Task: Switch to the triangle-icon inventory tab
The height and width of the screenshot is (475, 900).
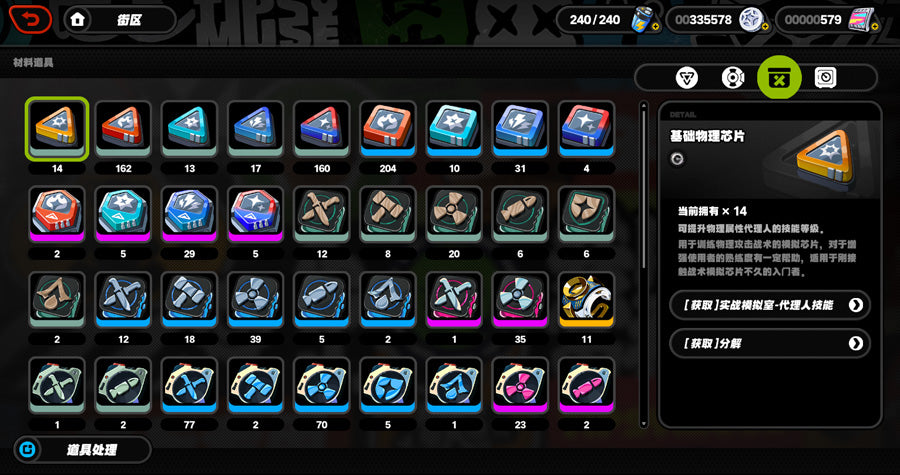Action: [688, 78]
